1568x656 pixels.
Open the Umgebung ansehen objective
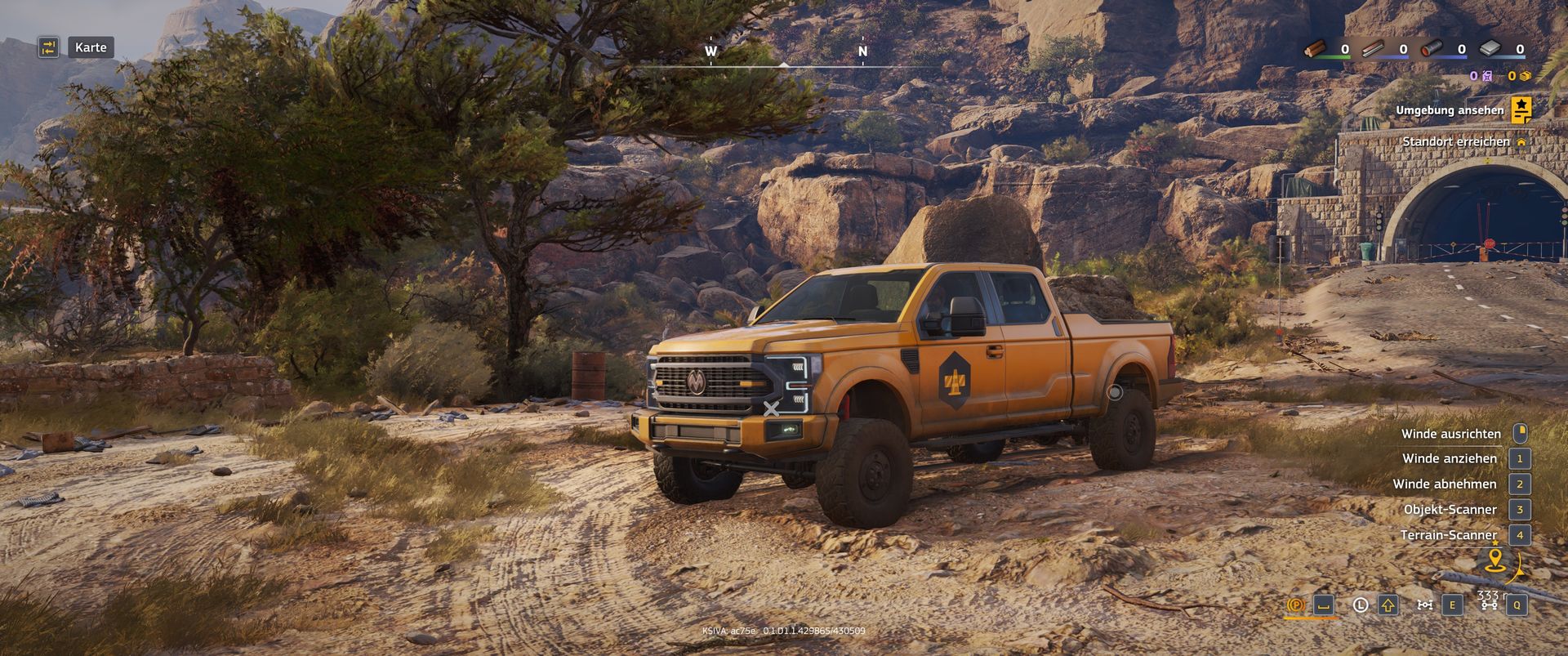(1449, 110)
